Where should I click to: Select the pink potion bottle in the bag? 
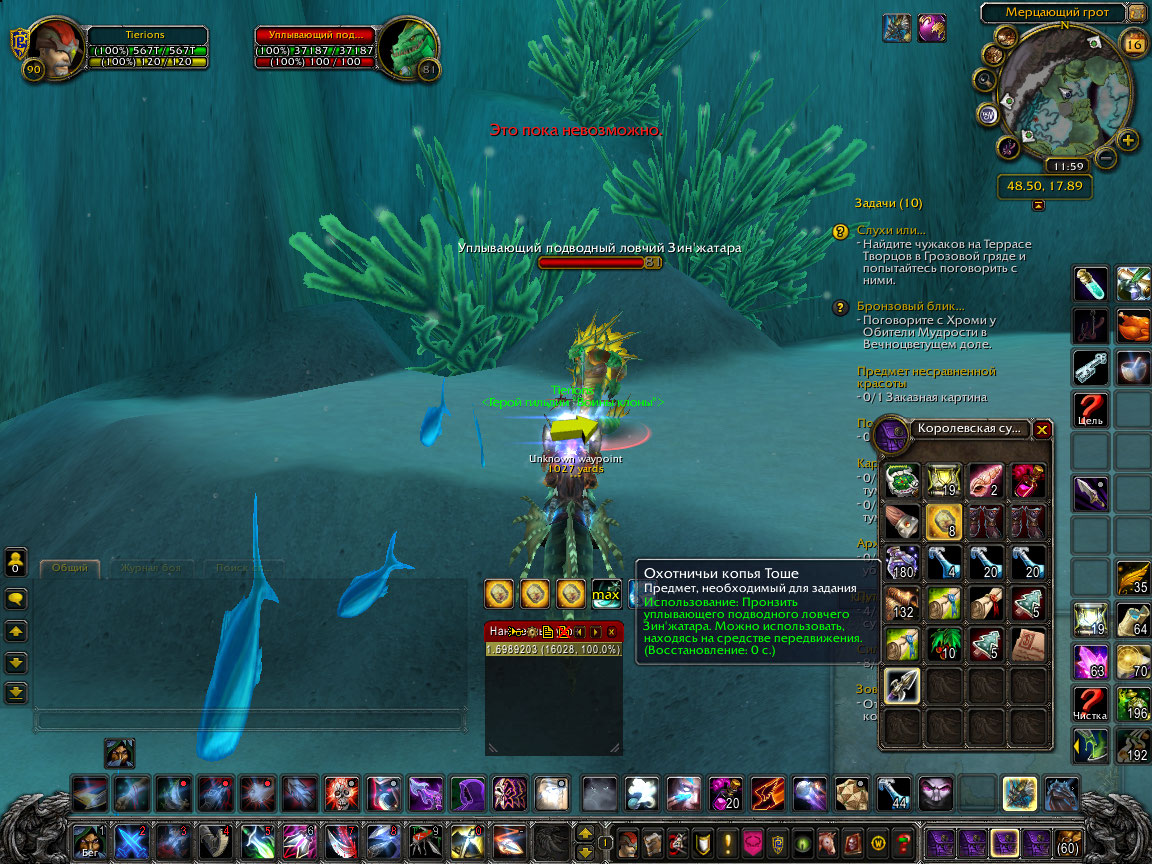tap(1027, 481)
